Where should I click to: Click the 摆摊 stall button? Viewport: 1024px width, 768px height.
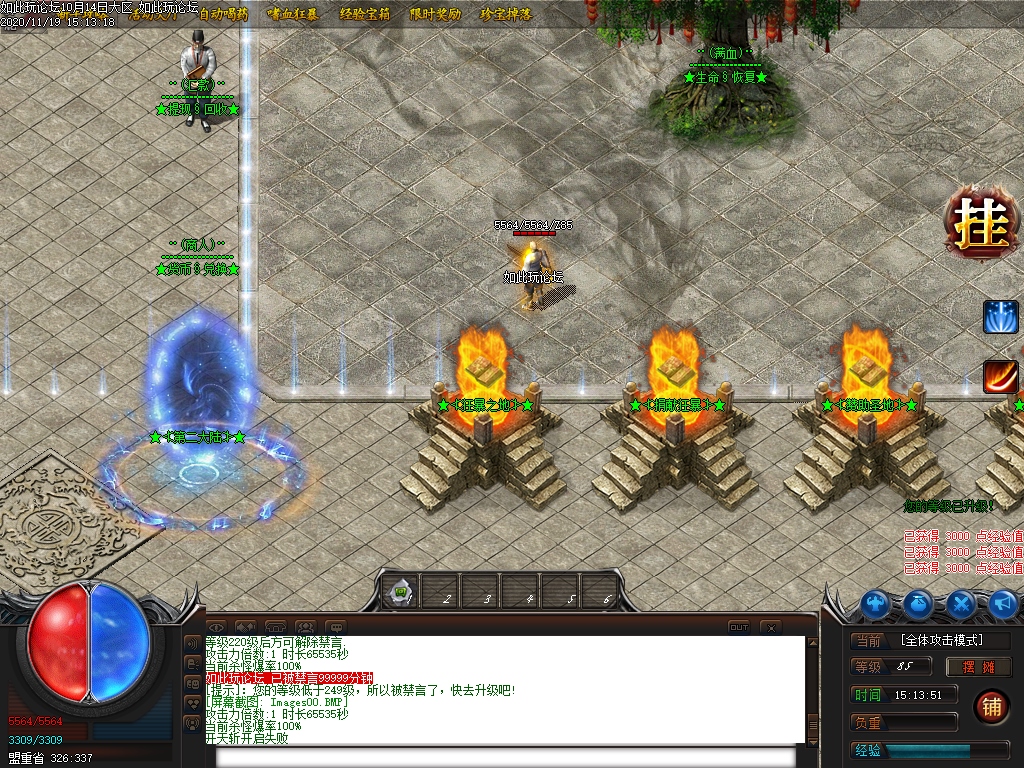coord(980,667)
